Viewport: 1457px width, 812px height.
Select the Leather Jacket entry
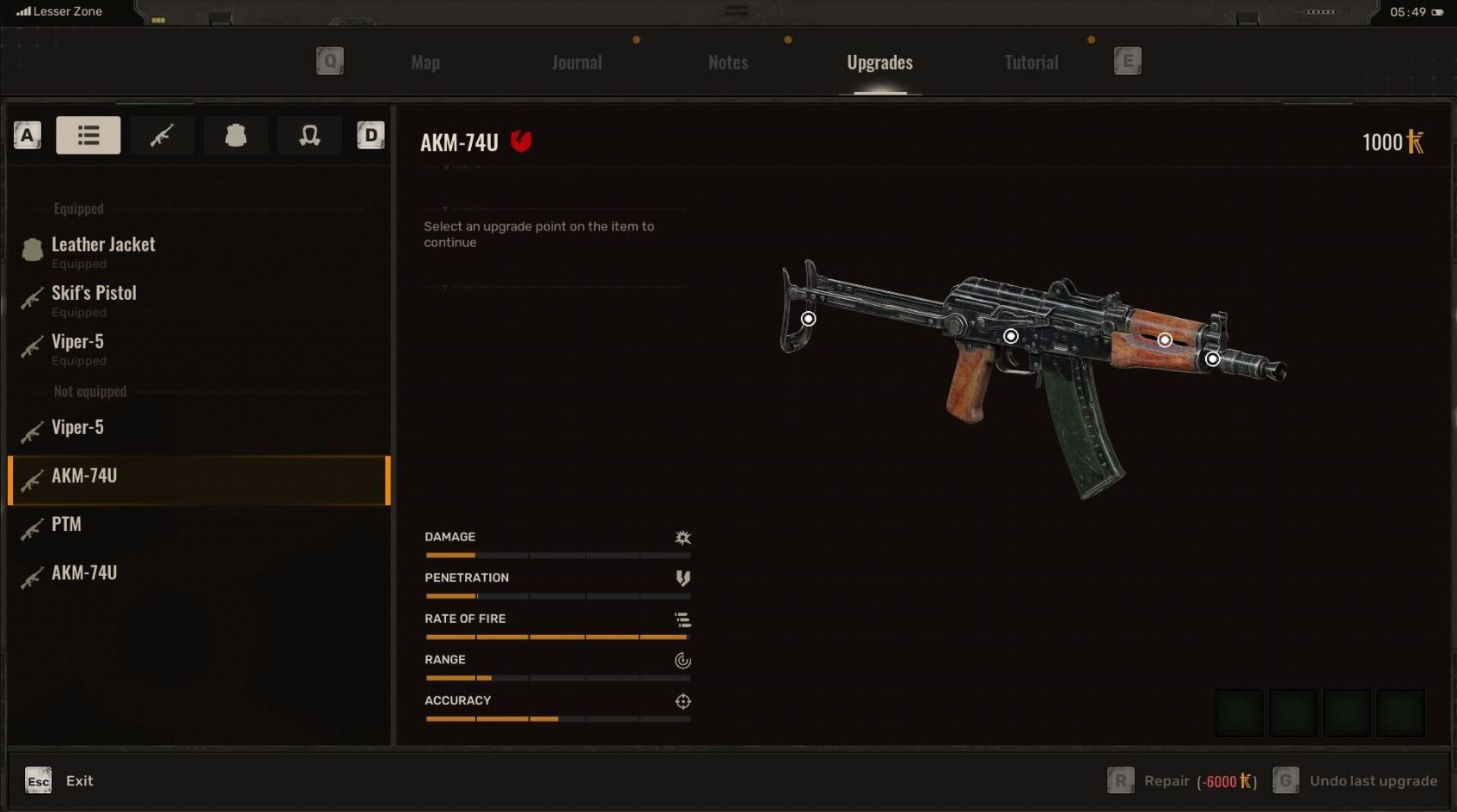pyautogui.click(x=103, y=246)
